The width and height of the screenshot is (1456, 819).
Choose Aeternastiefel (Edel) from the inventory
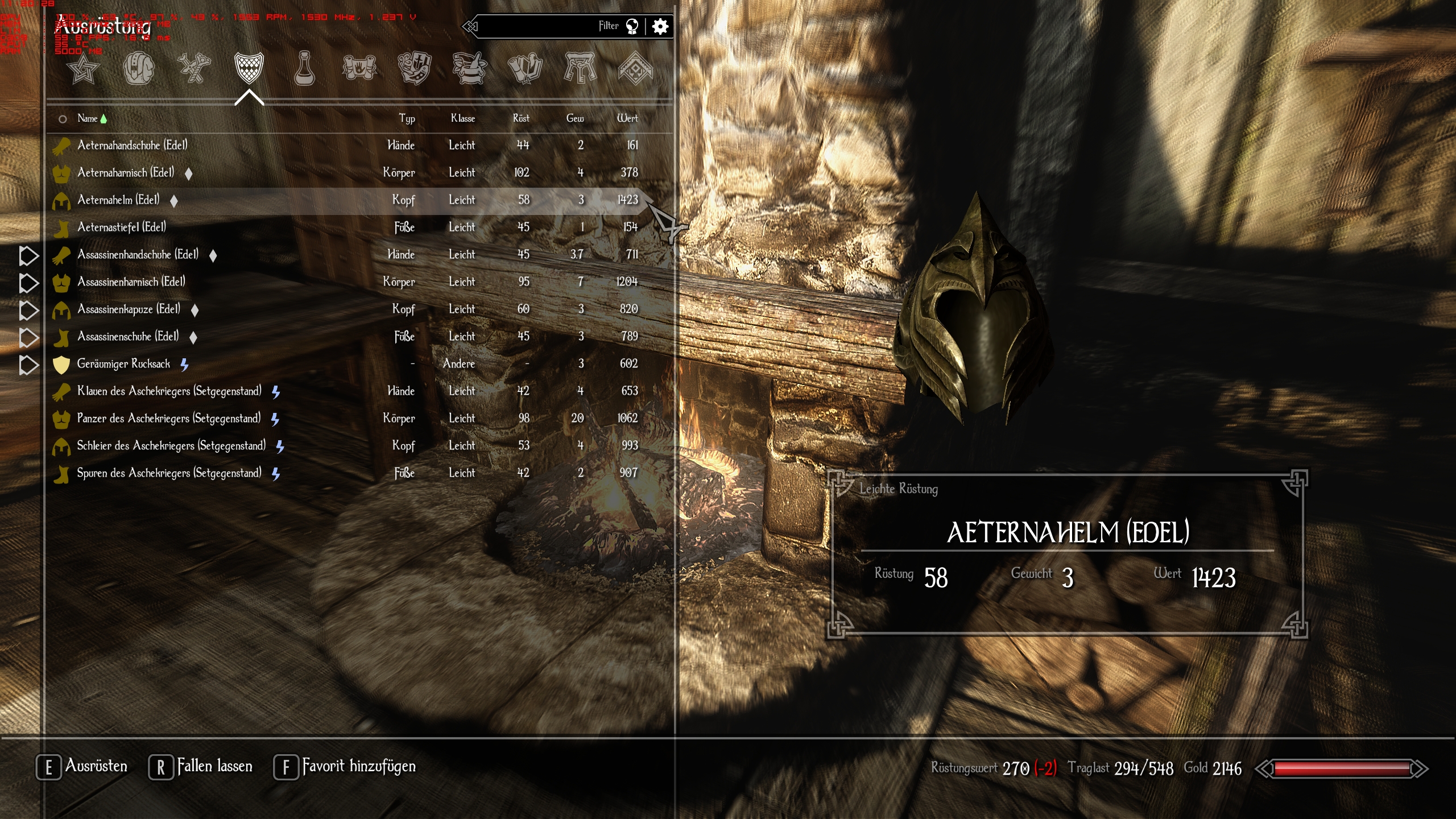pos(122,227)
